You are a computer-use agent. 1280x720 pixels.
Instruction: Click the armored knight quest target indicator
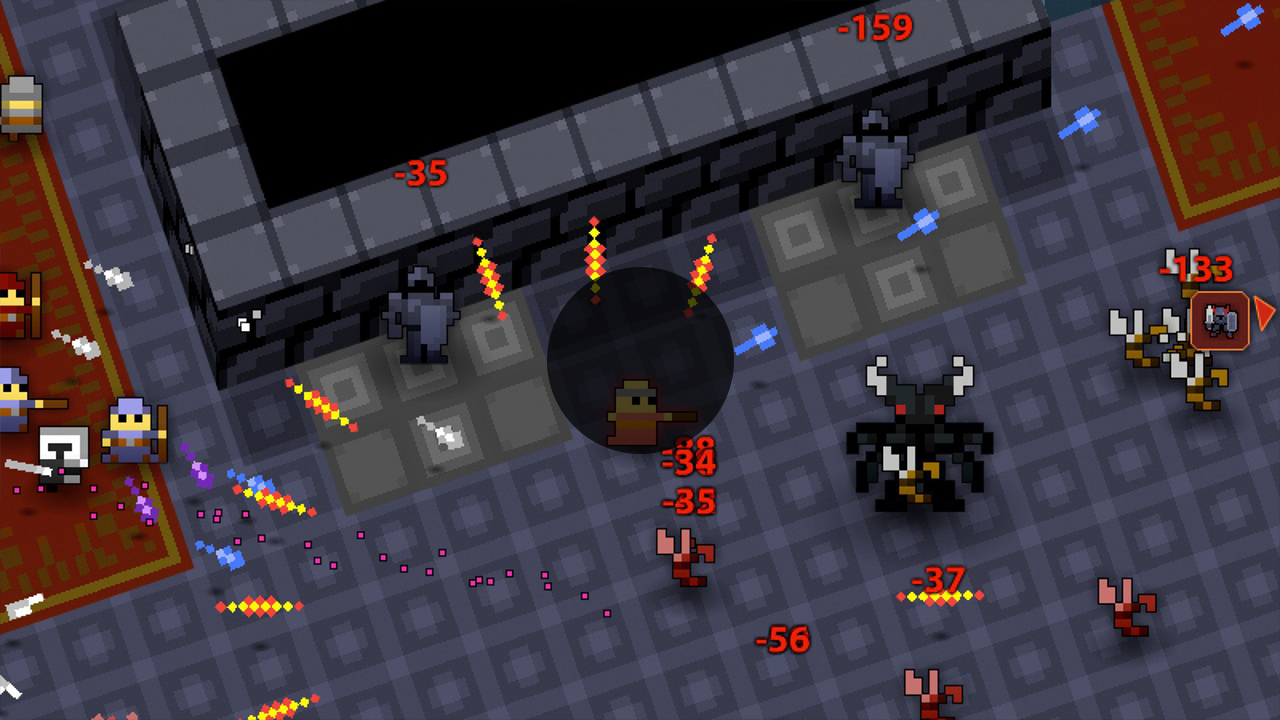click(x=1220, y=321)
